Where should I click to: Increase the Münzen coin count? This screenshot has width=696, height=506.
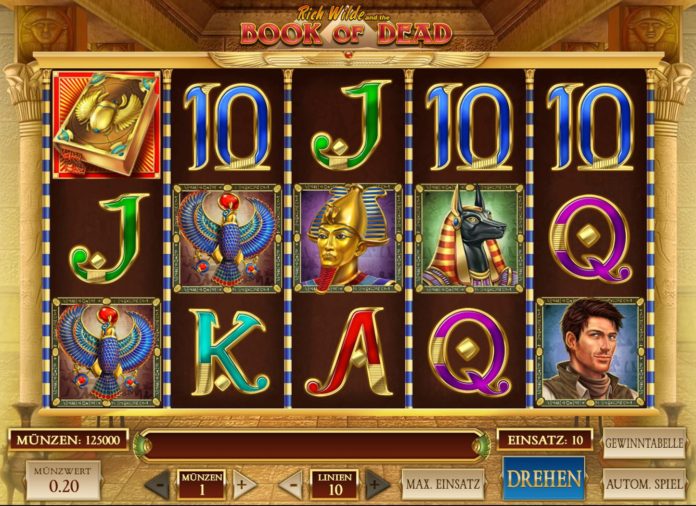(x=243, y=485)
